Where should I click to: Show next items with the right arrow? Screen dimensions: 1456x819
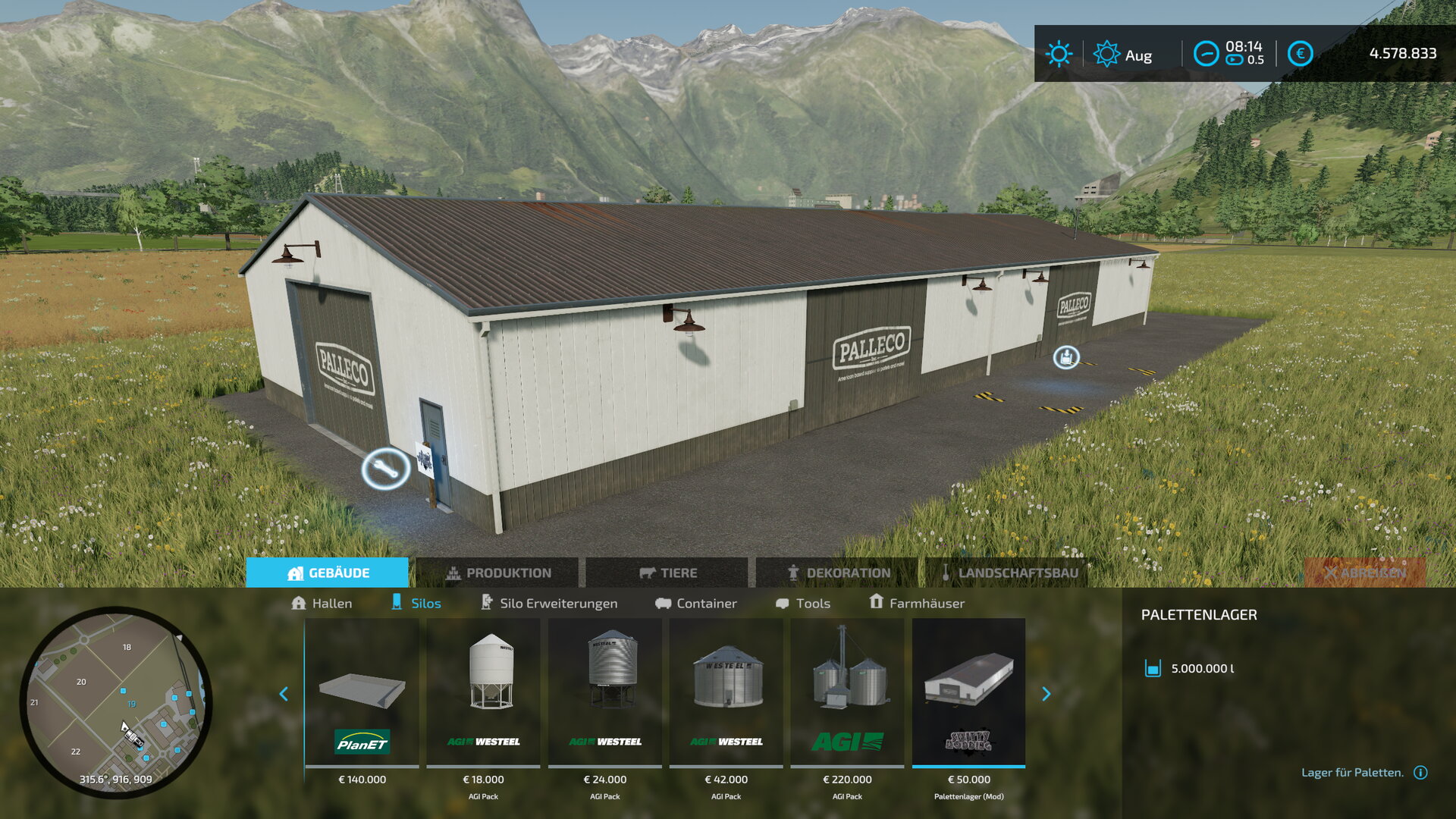point(1046,694)
